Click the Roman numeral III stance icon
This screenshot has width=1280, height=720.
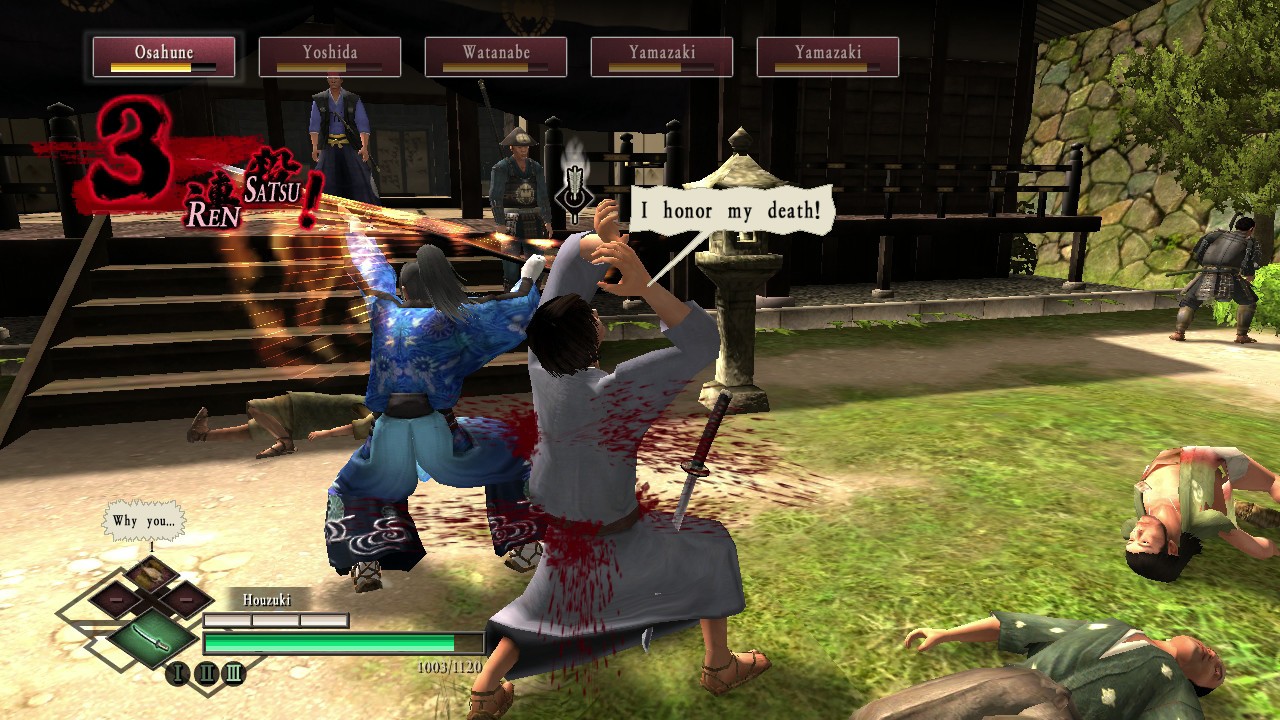(233, 673)
